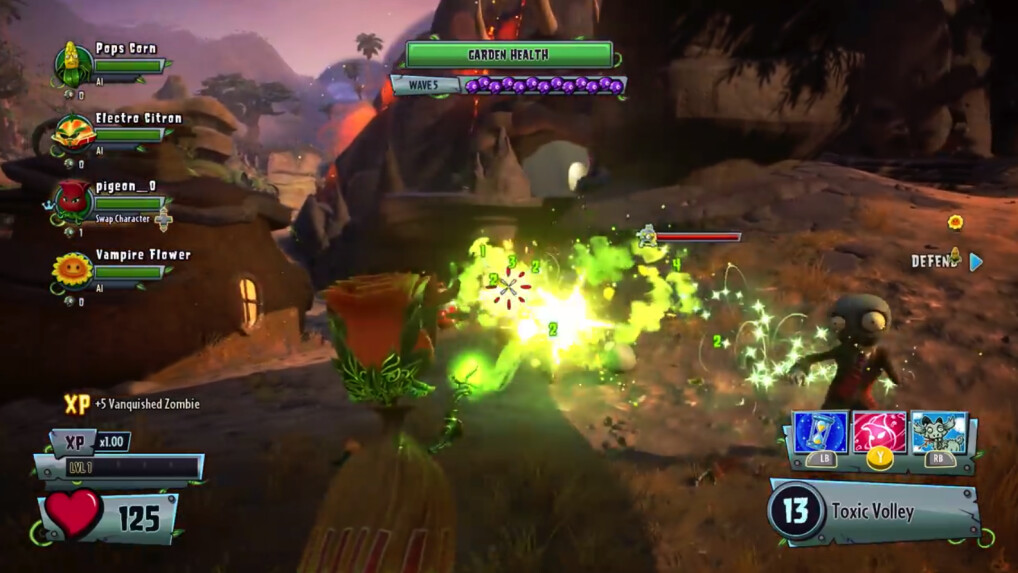The height and width of the screenshot is (573, 1018).
Task: Select the Toxic Volley weapon panel
Action: 871,512
